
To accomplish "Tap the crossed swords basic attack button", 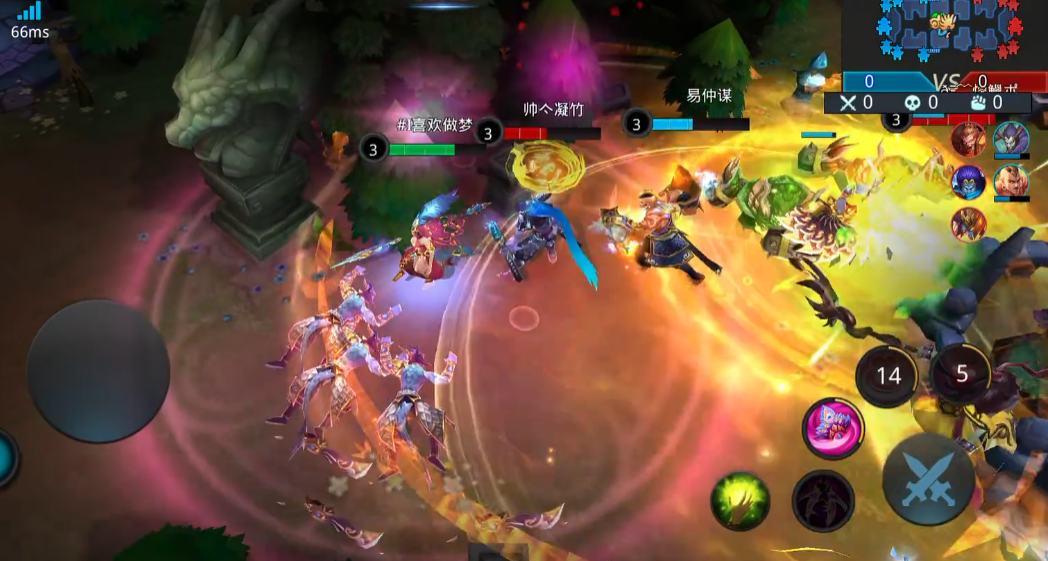I will [x=928, y=479].
